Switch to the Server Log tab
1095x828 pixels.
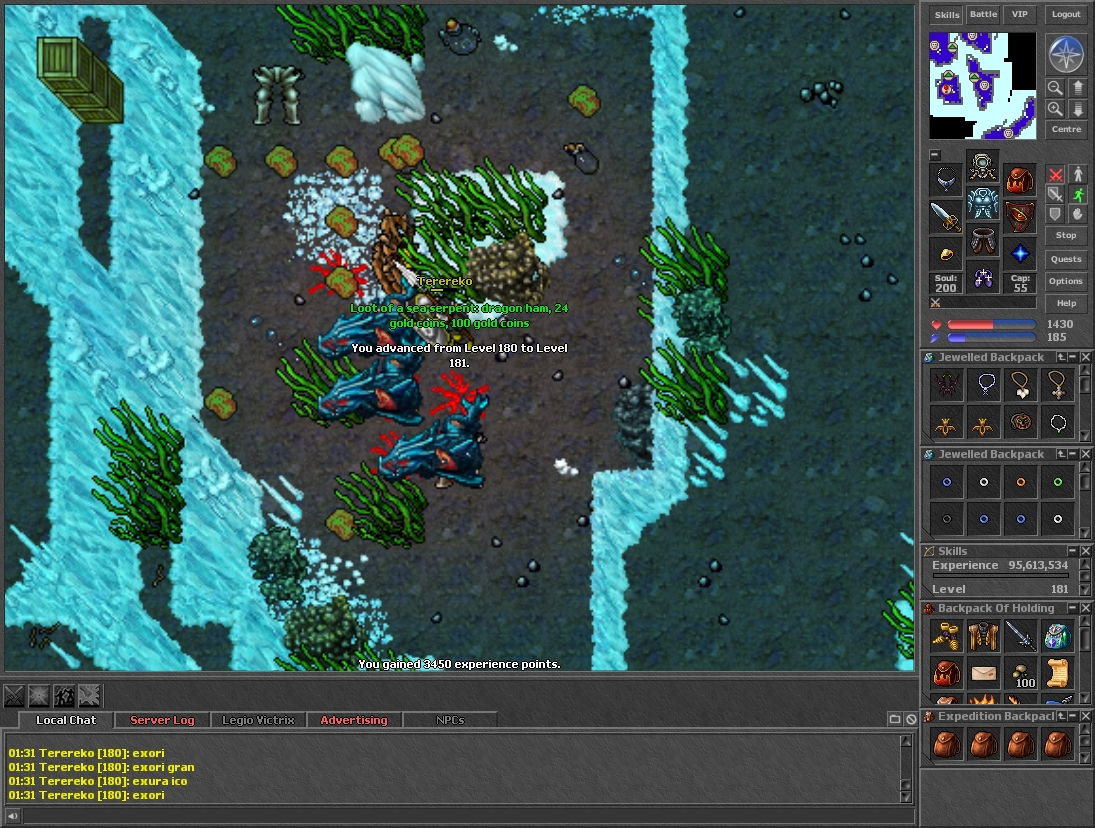click(x=162, y=720)
